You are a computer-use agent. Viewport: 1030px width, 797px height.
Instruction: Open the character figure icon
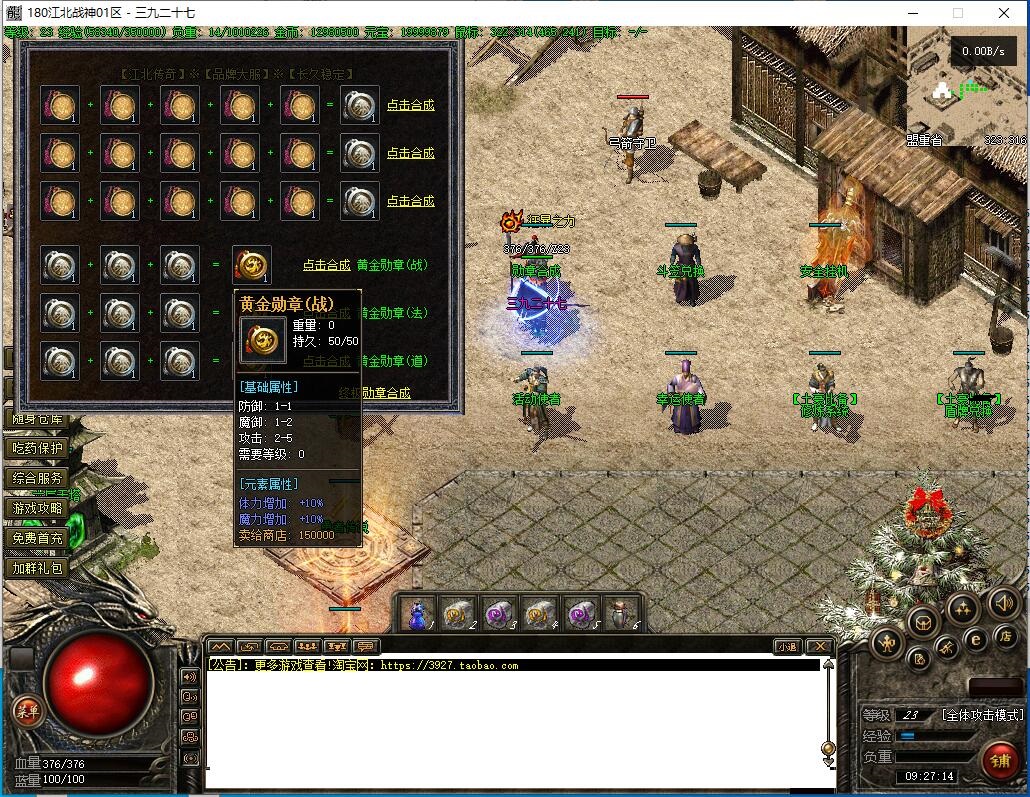pyautogui.click(x=888, y=642)
